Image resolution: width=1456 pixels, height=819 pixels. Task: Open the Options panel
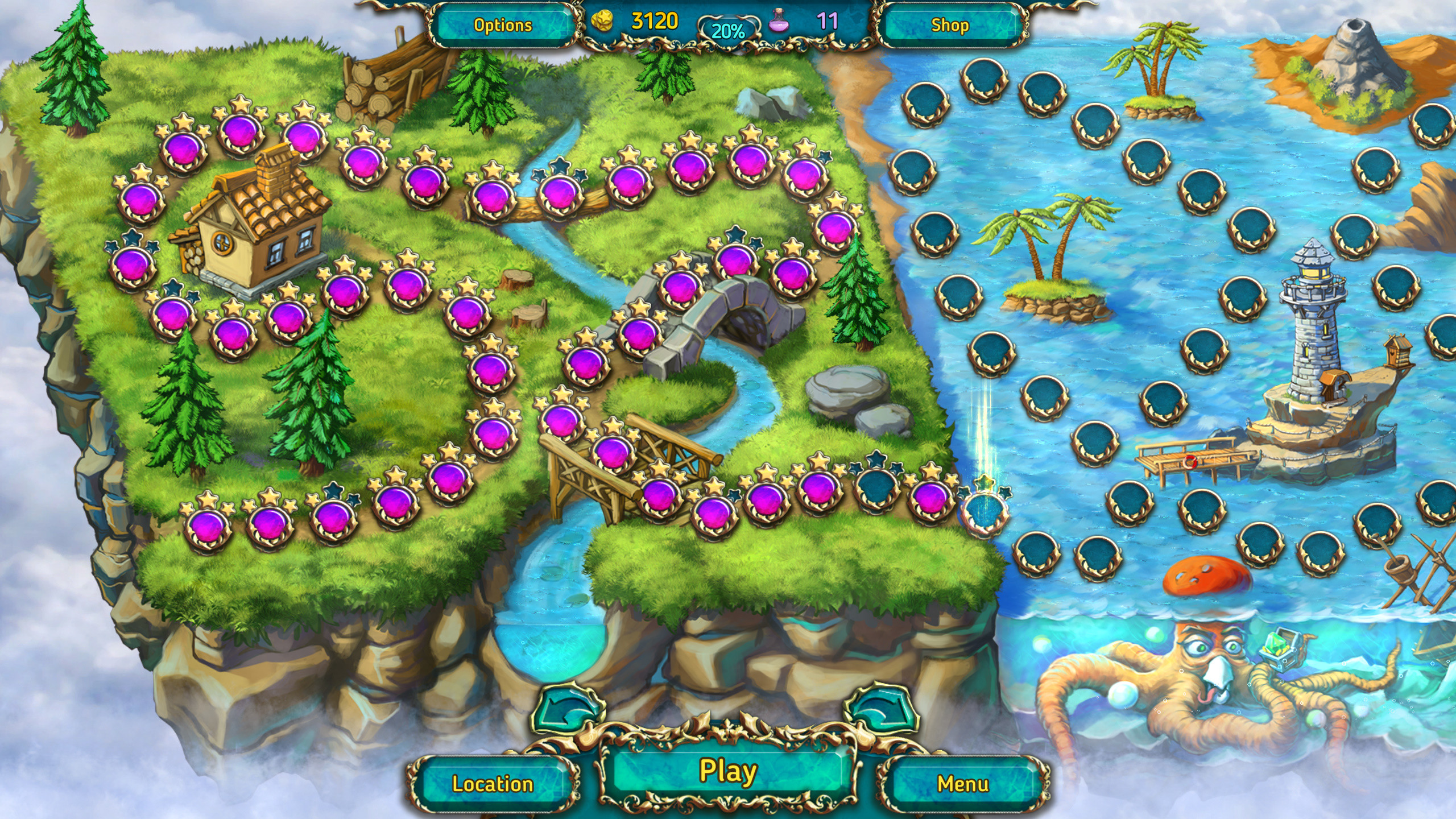click(x=503, y=24)
